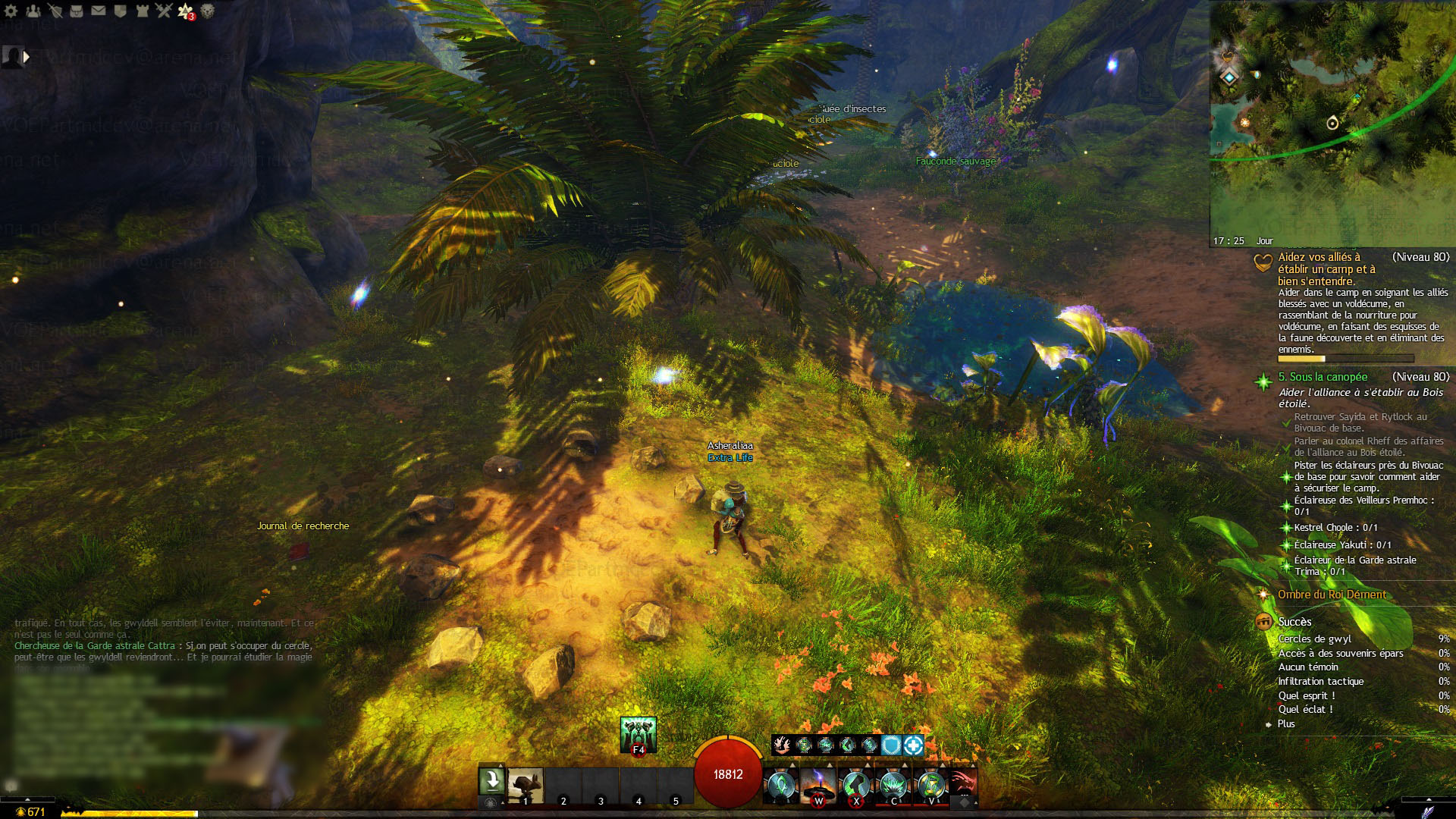Use the lightning mine skill on W

[x=818, y=785]
